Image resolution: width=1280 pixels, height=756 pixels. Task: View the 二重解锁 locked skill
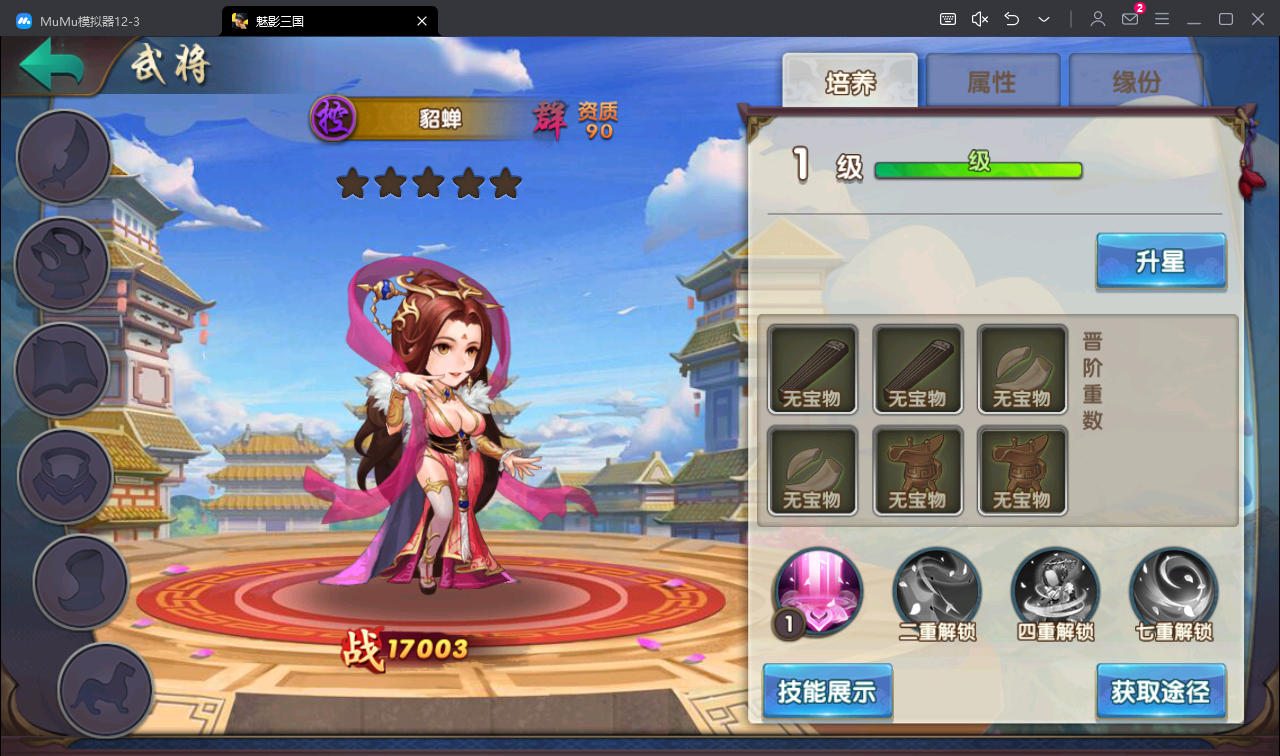coord(937,592)
